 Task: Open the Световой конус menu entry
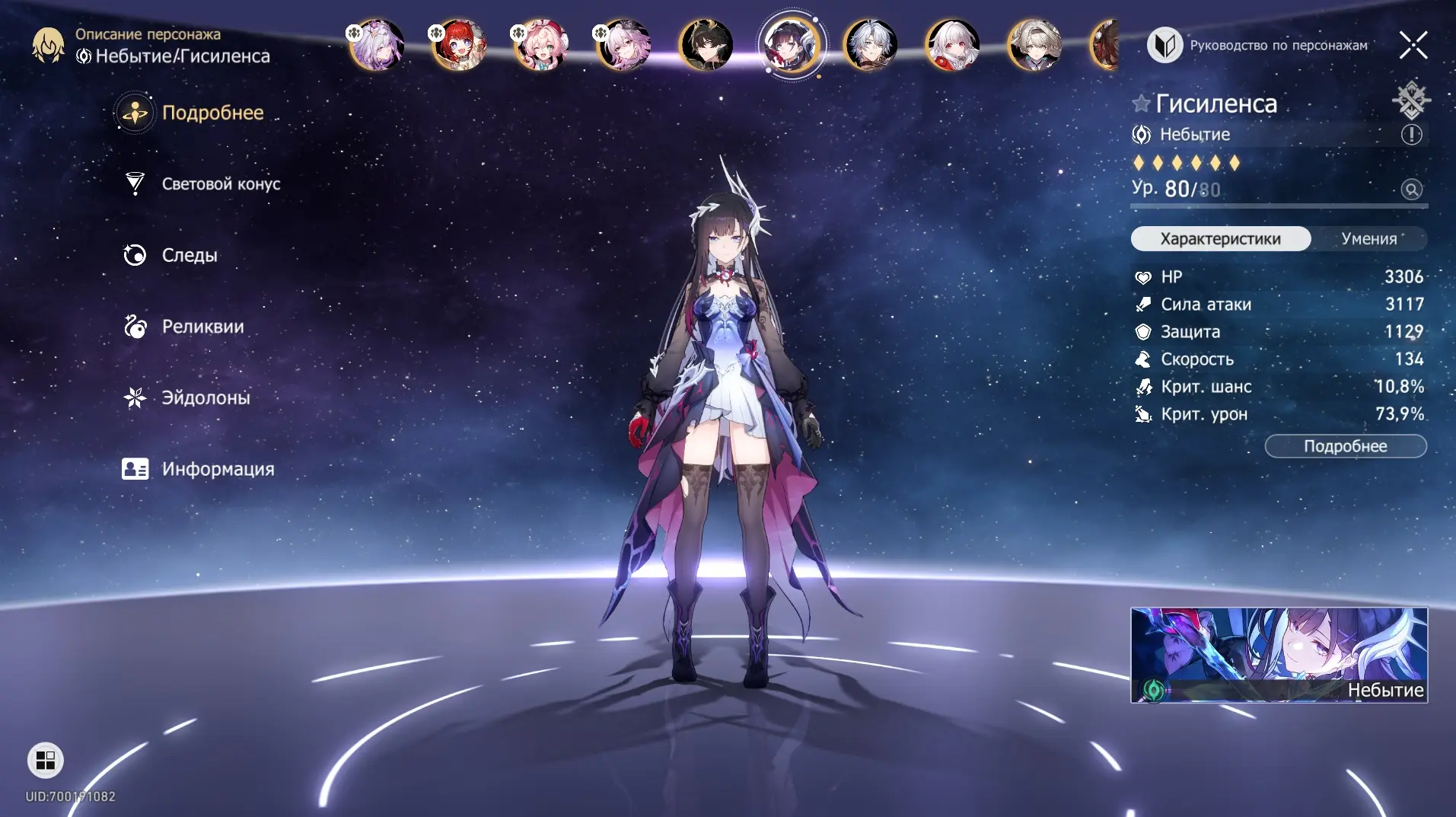(x=220, y=184)
